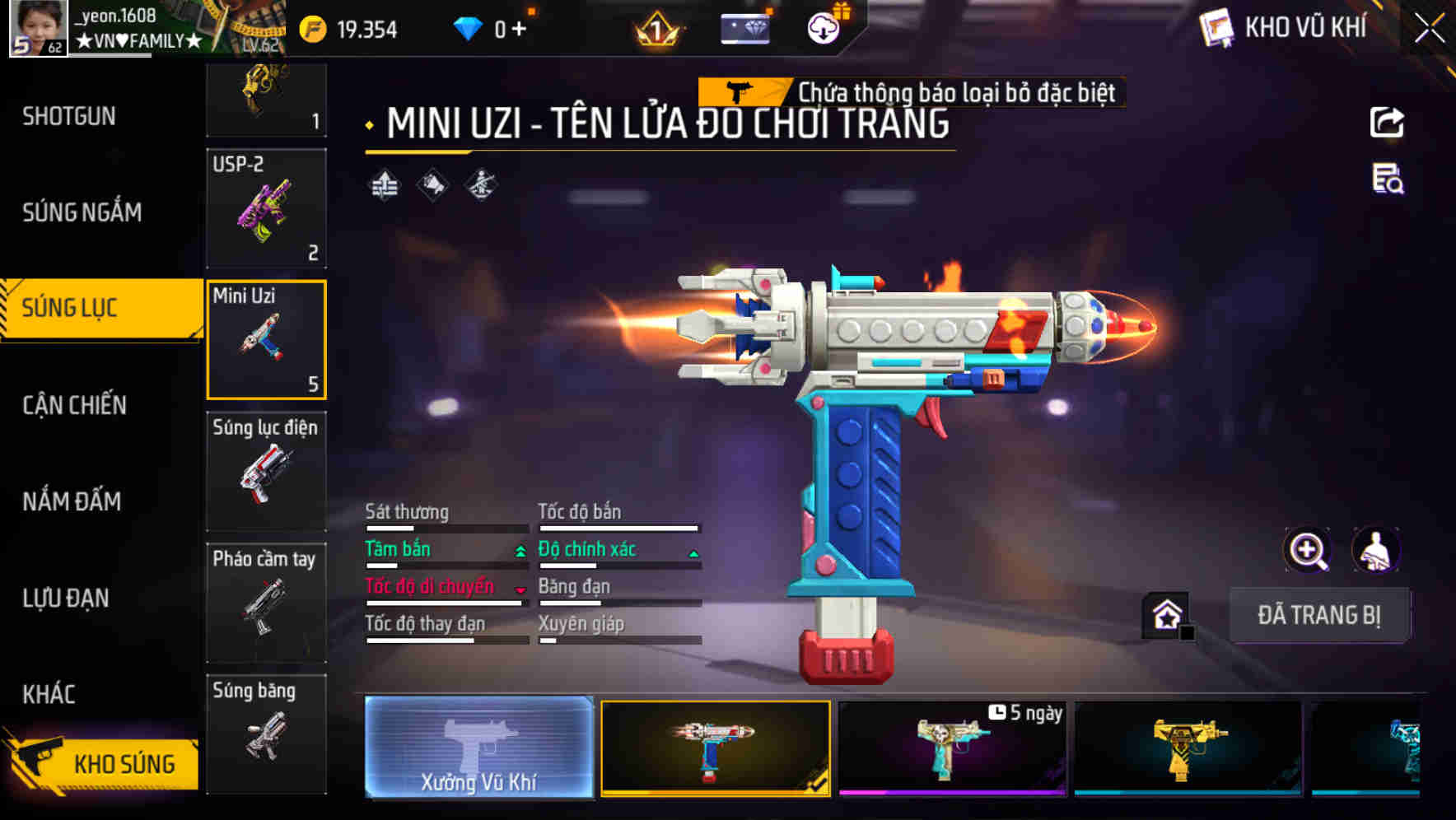Choose the Pháo cầm tay weapon
1456x820 pixels.
pos(266,603)
